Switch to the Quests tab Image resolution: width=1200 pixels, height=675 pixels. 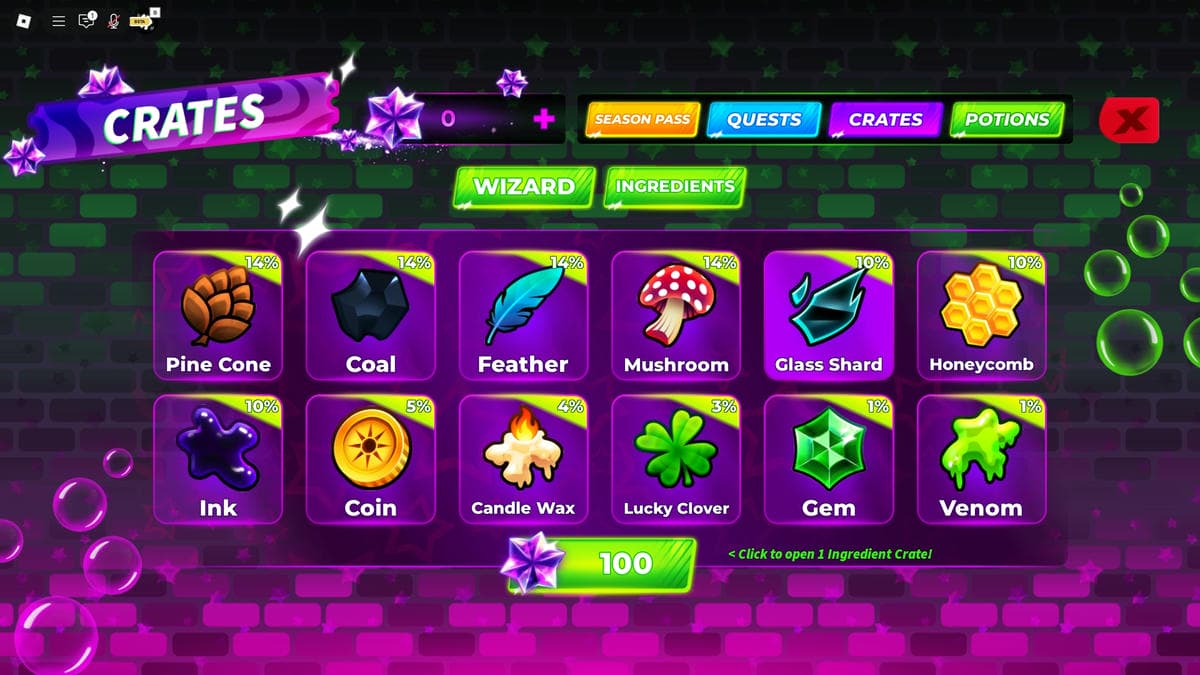(x=764, y=120)
